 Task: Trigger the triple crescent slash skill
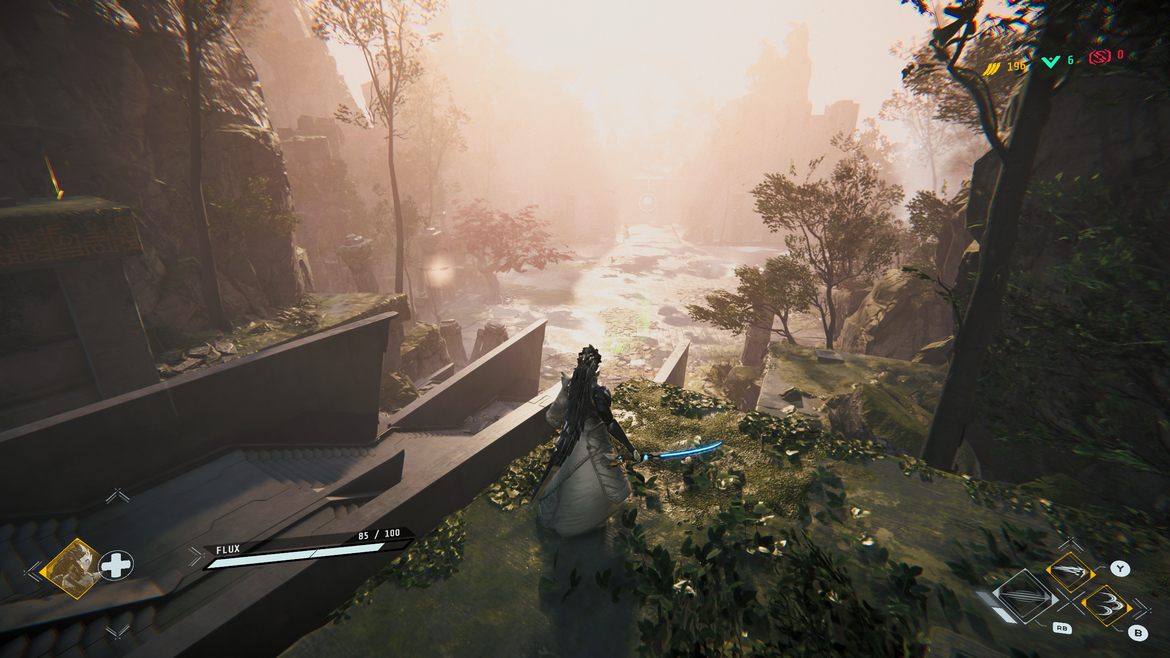tap(1106, 606)
